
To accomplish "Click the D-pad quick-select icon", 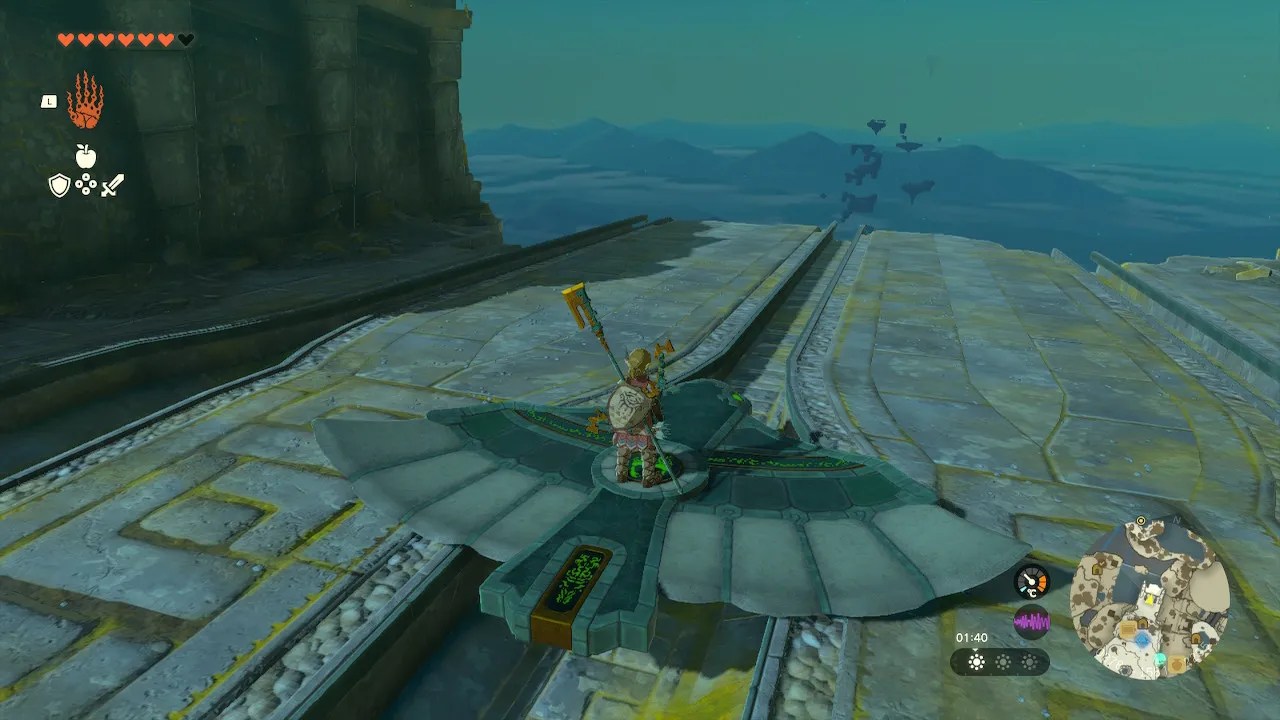I will (x=85, y=184).
